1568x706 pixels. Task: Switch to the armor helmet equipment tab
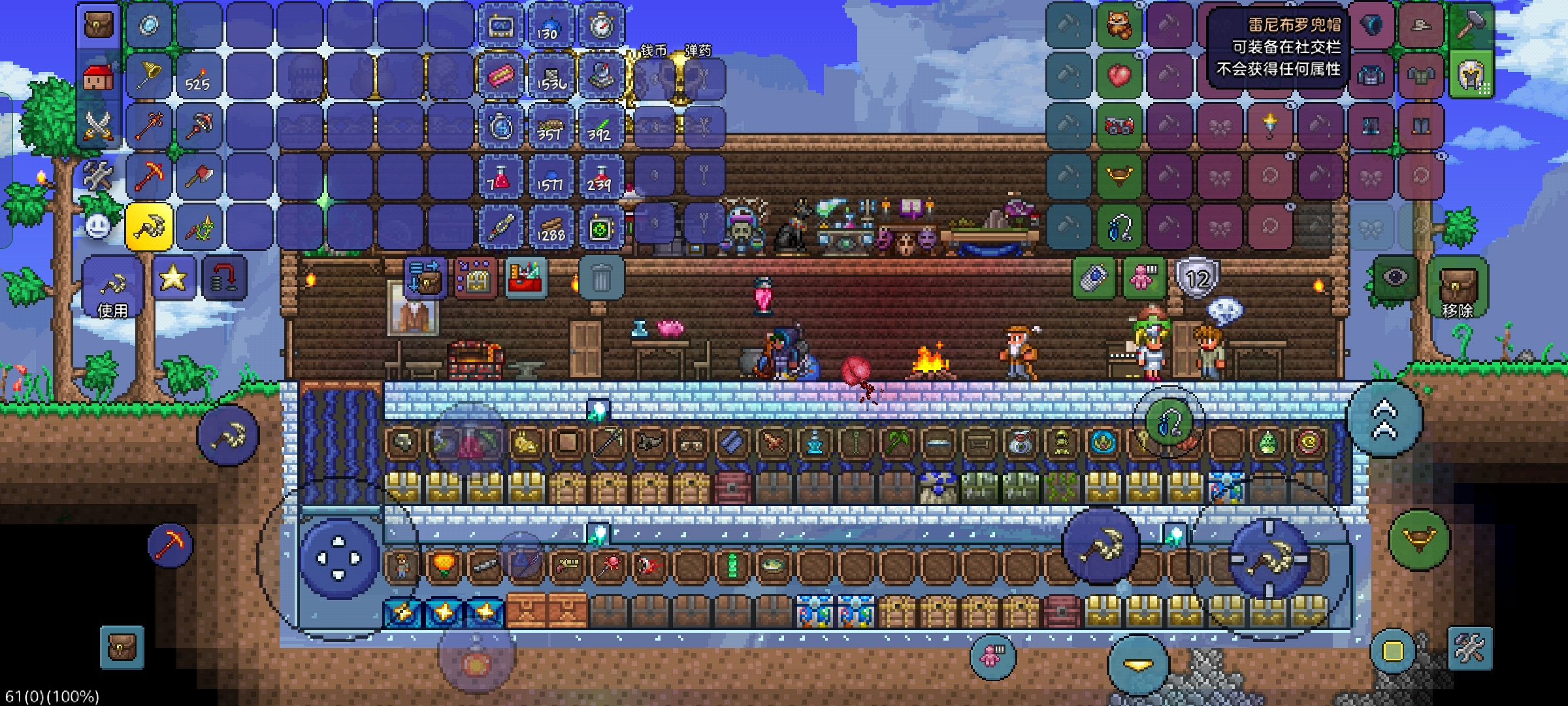click(1471, 76)
